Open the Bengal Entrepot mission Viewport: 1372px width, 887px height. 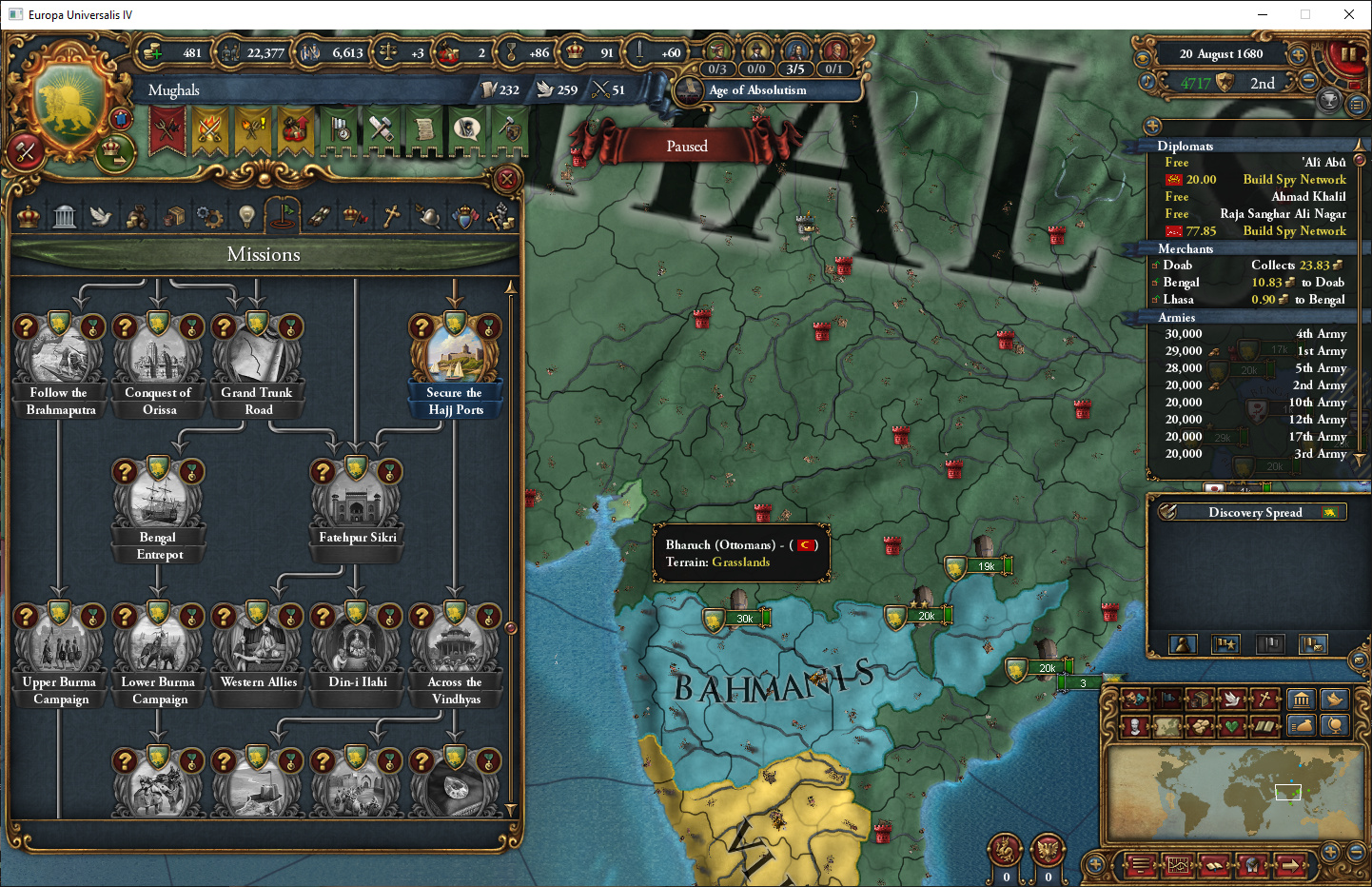point(159,502)
